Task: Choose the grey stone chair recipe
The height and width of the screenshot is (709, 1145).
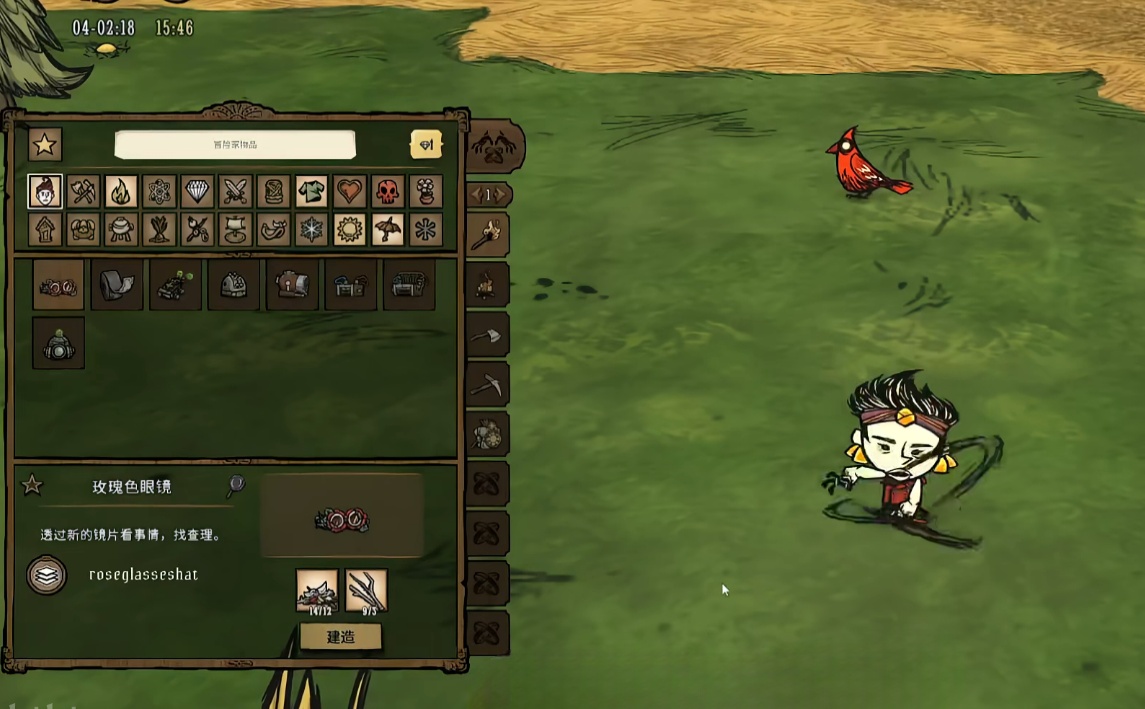Action: [x=116, y=286]
